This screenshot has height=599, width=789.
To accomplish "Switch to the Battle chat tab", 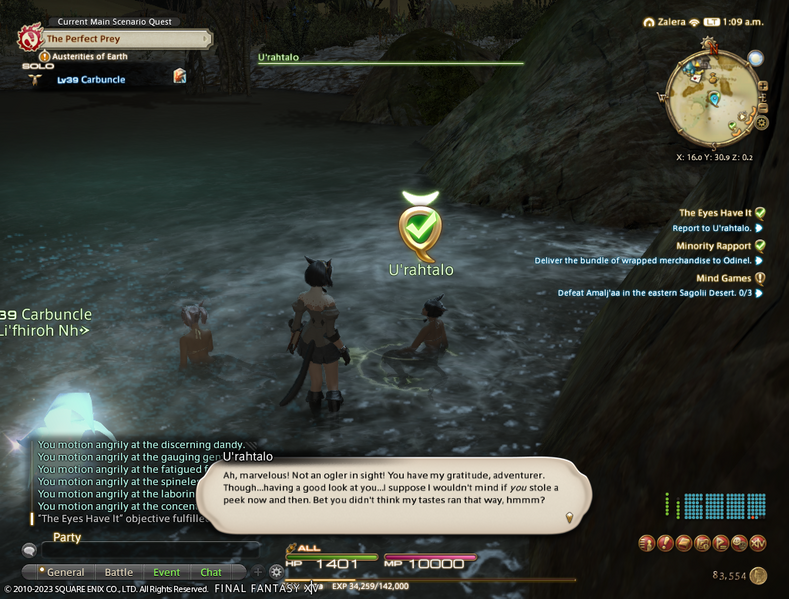I will pyautogui.click(x=119, y=572).
